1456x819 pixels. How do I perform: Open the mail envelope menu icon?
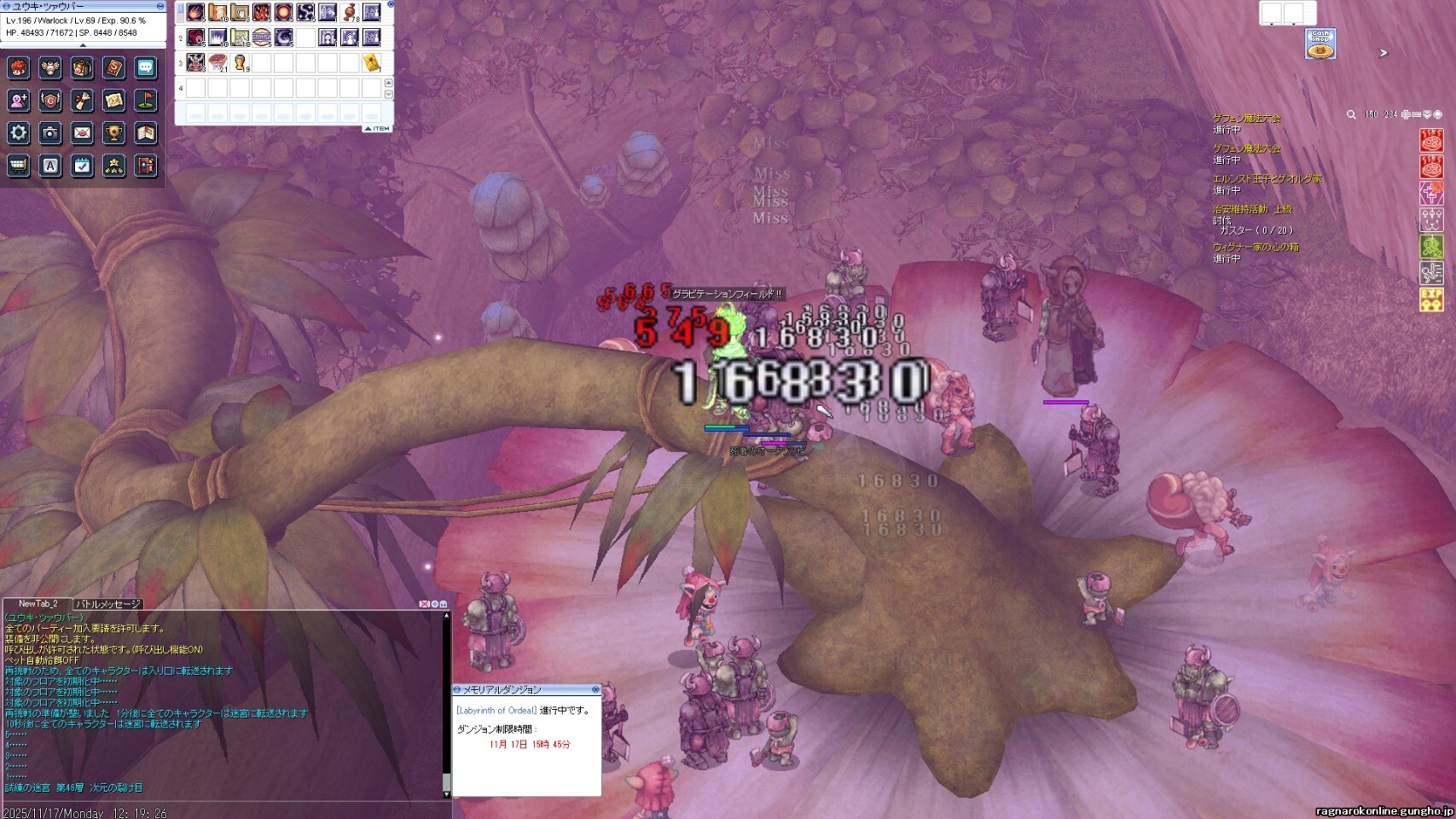[x=82, y=133]
